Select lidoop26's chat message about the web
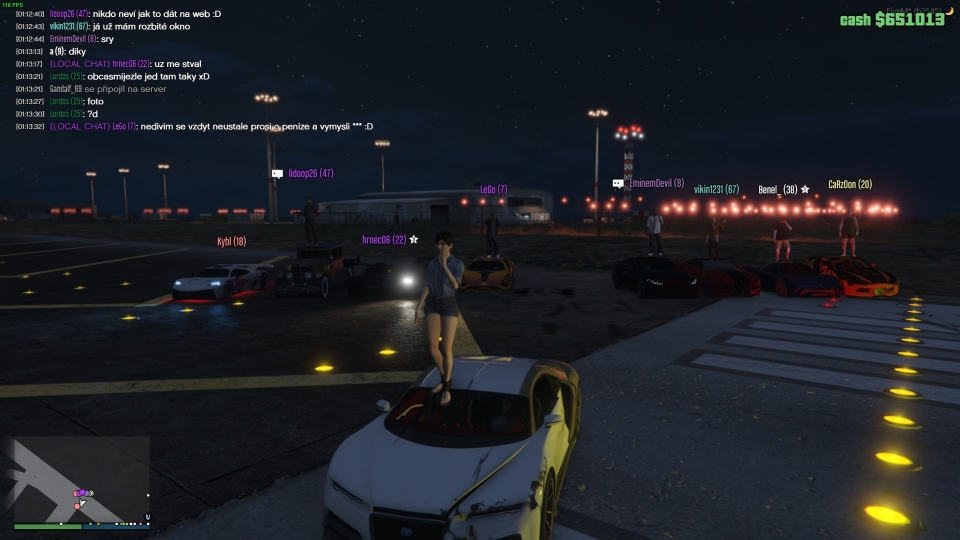Viewport: 960px width, 540px height. [x=135, y=14]
